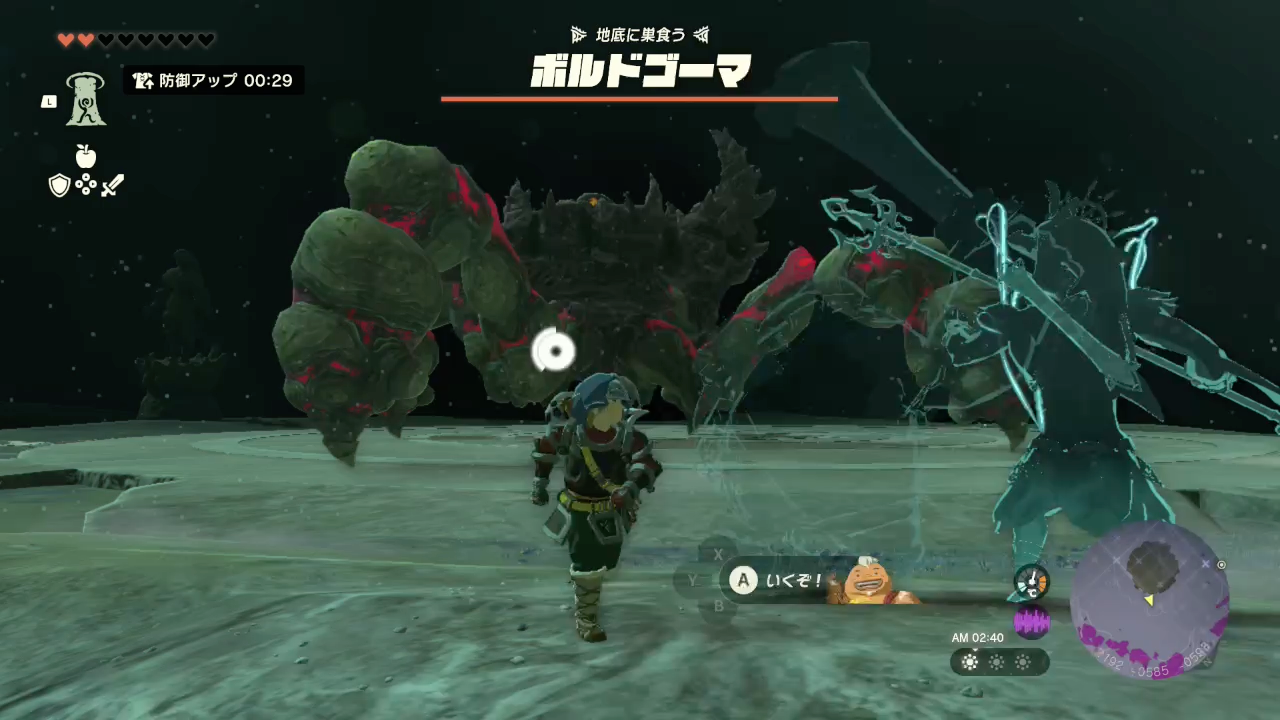The image size is (1280, 720).
Task: Toggle the middle pip indicator
Action: click(x=997, y=662)
